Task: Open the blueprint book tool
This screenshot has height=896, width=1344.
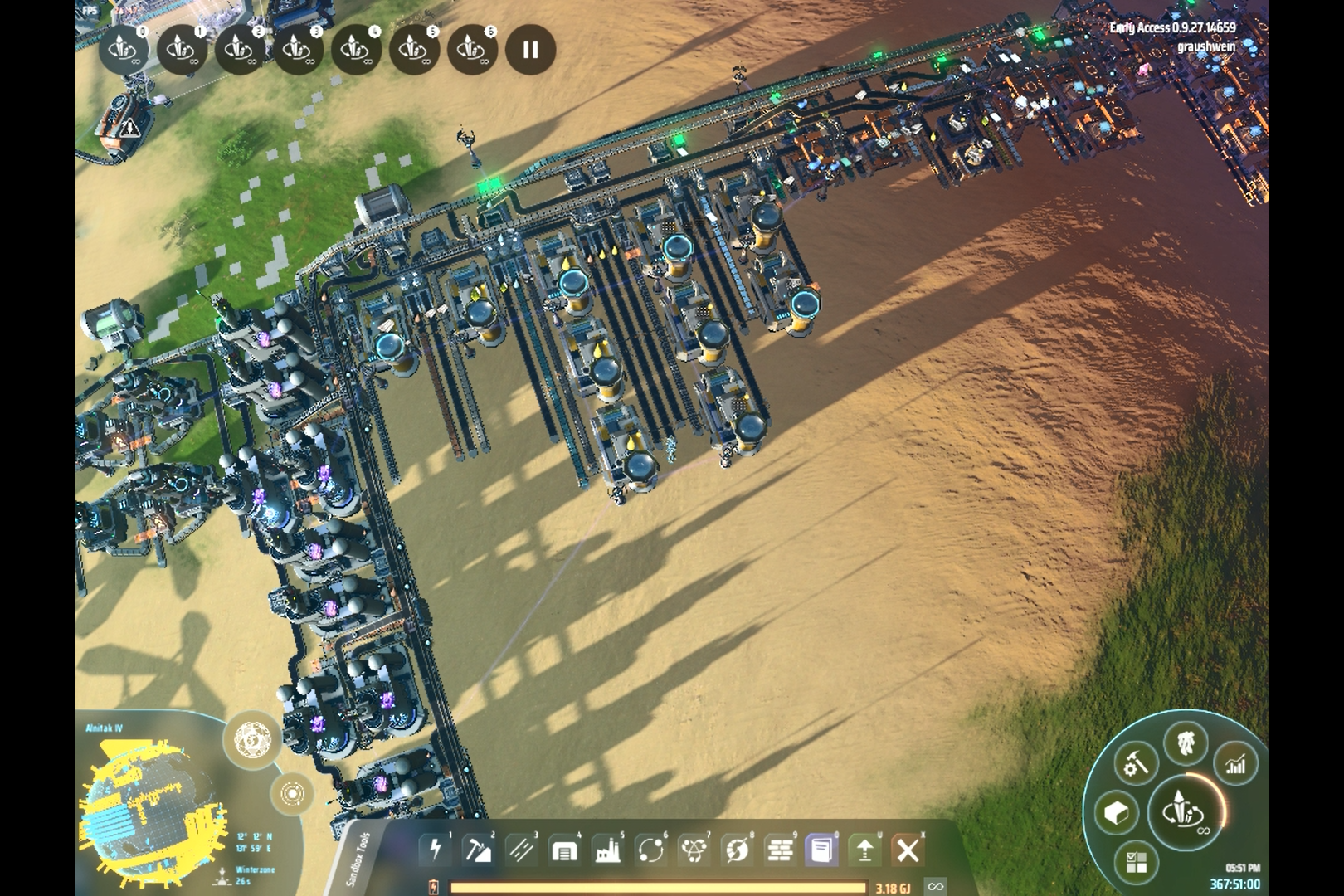Action: point(822,850)
